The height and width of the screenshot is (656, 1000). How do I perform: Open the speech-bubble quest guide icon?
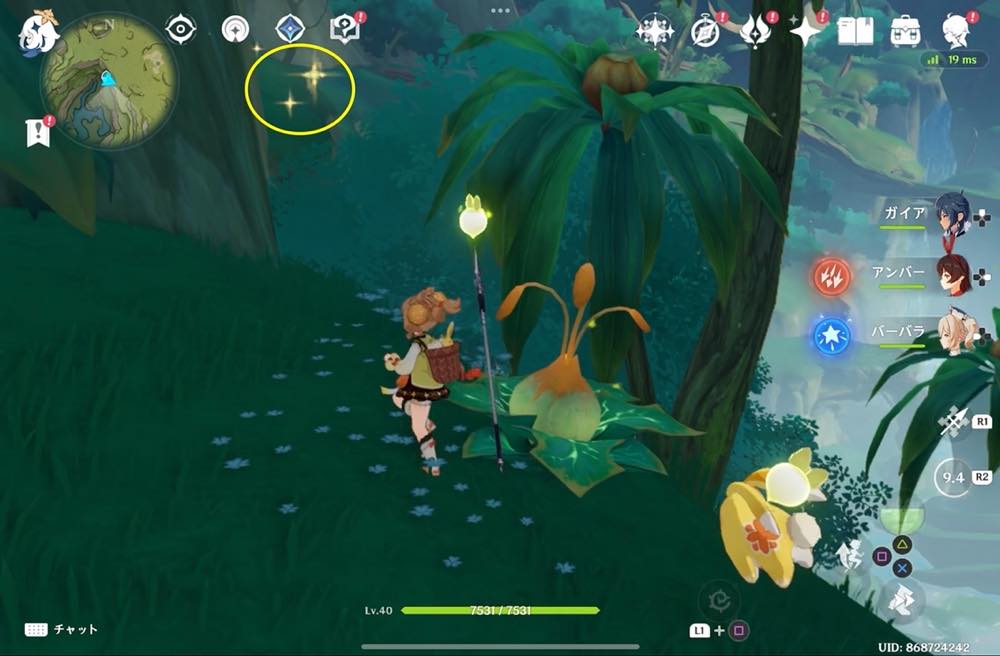tap(345, 29)
